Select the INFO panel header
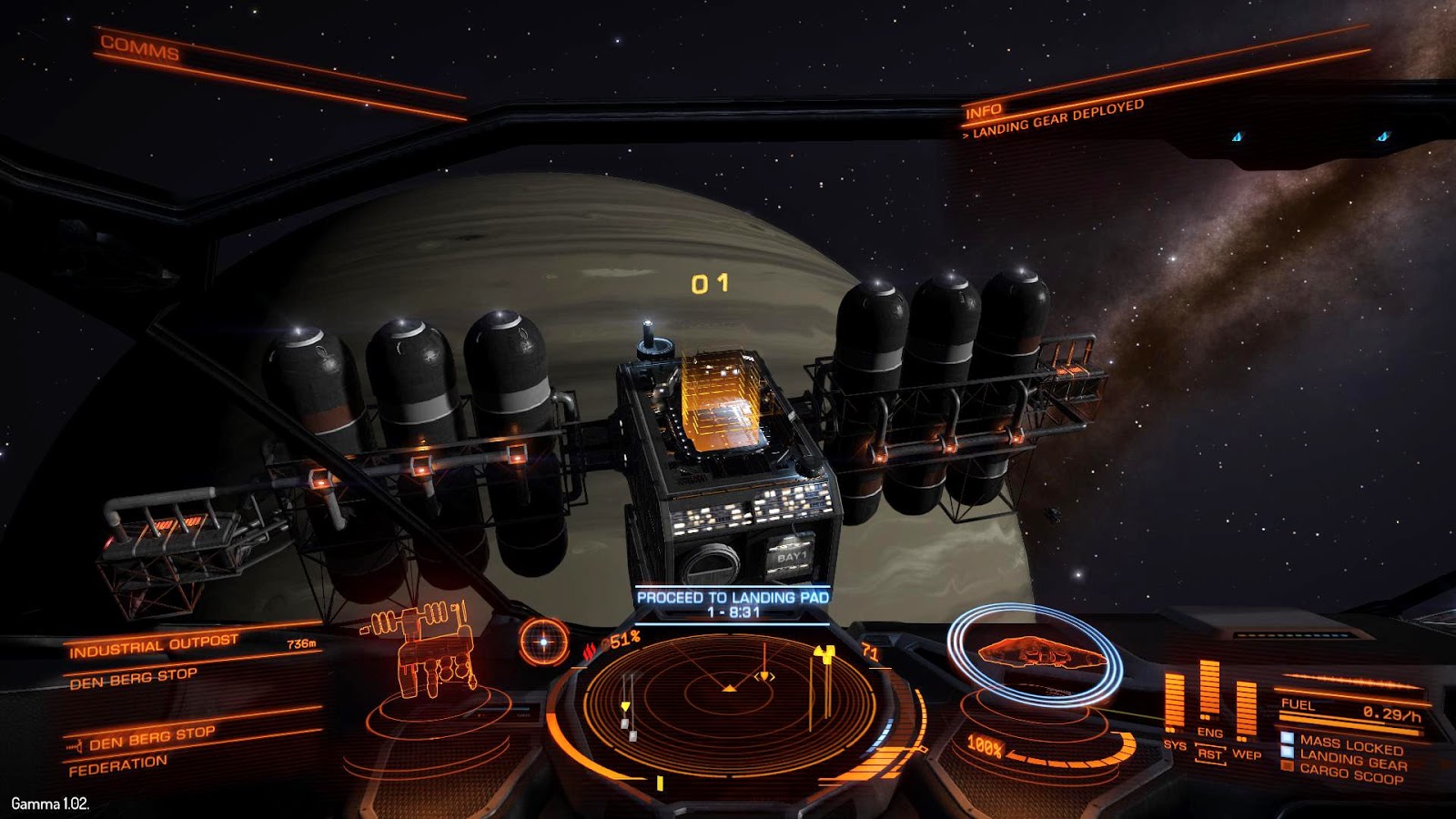1456x819 pixels. point(983,112)
